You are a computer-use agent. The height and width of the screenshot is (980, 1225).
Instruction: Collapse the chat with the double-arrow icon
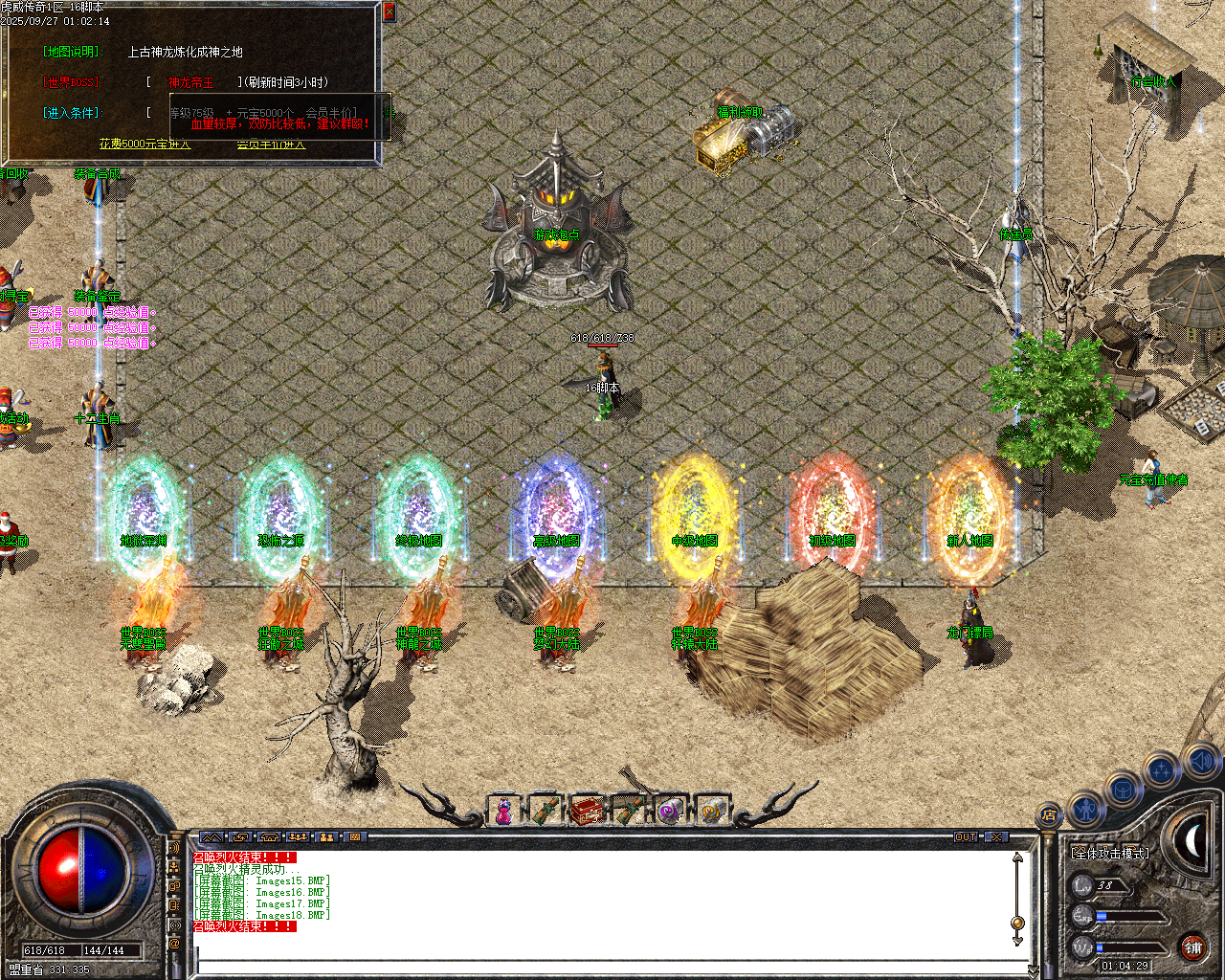point(212,836)
